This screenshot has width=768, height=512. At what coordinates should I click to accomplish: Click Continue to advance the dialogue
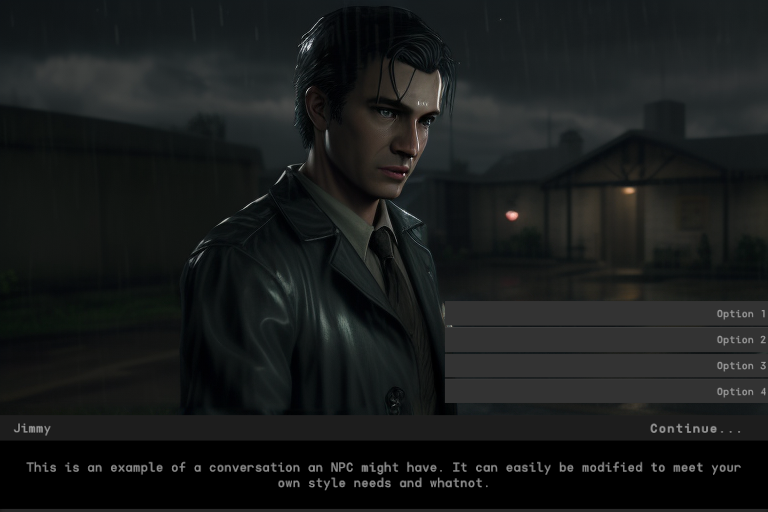tap(696, 429)
